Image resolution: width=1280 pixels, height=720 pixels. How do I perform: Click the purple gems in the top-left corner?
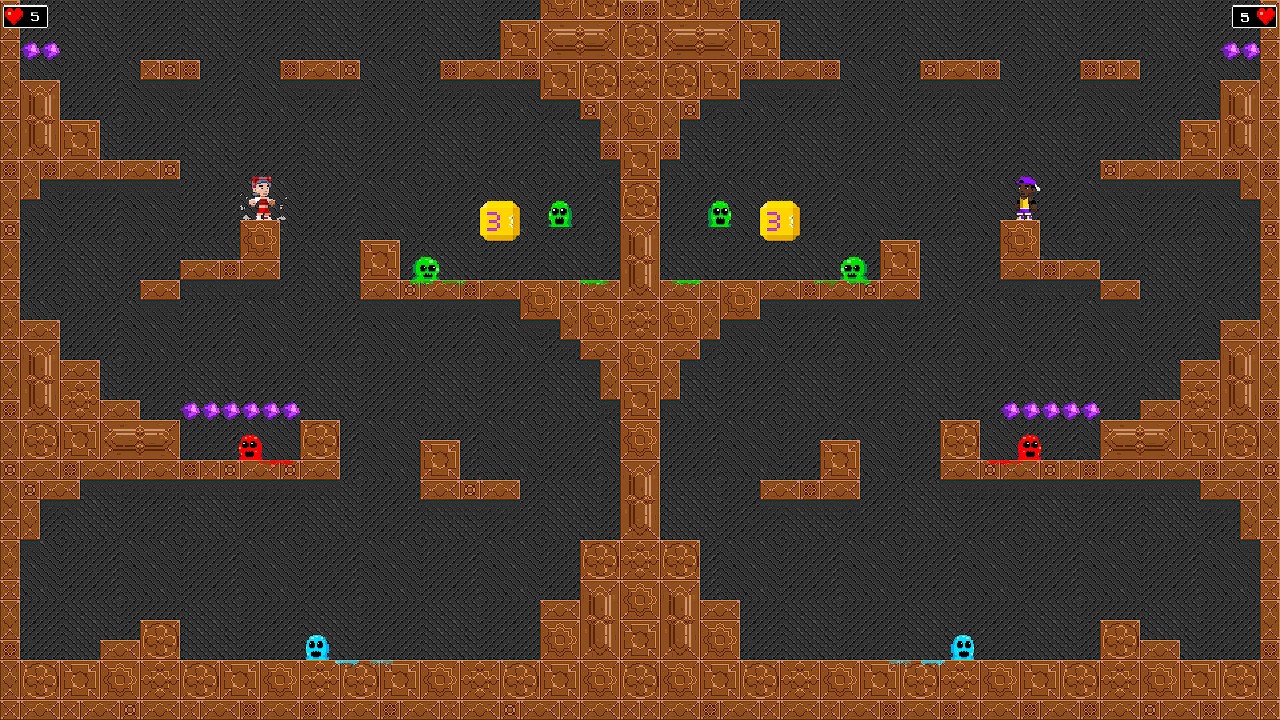pos(42,50)
